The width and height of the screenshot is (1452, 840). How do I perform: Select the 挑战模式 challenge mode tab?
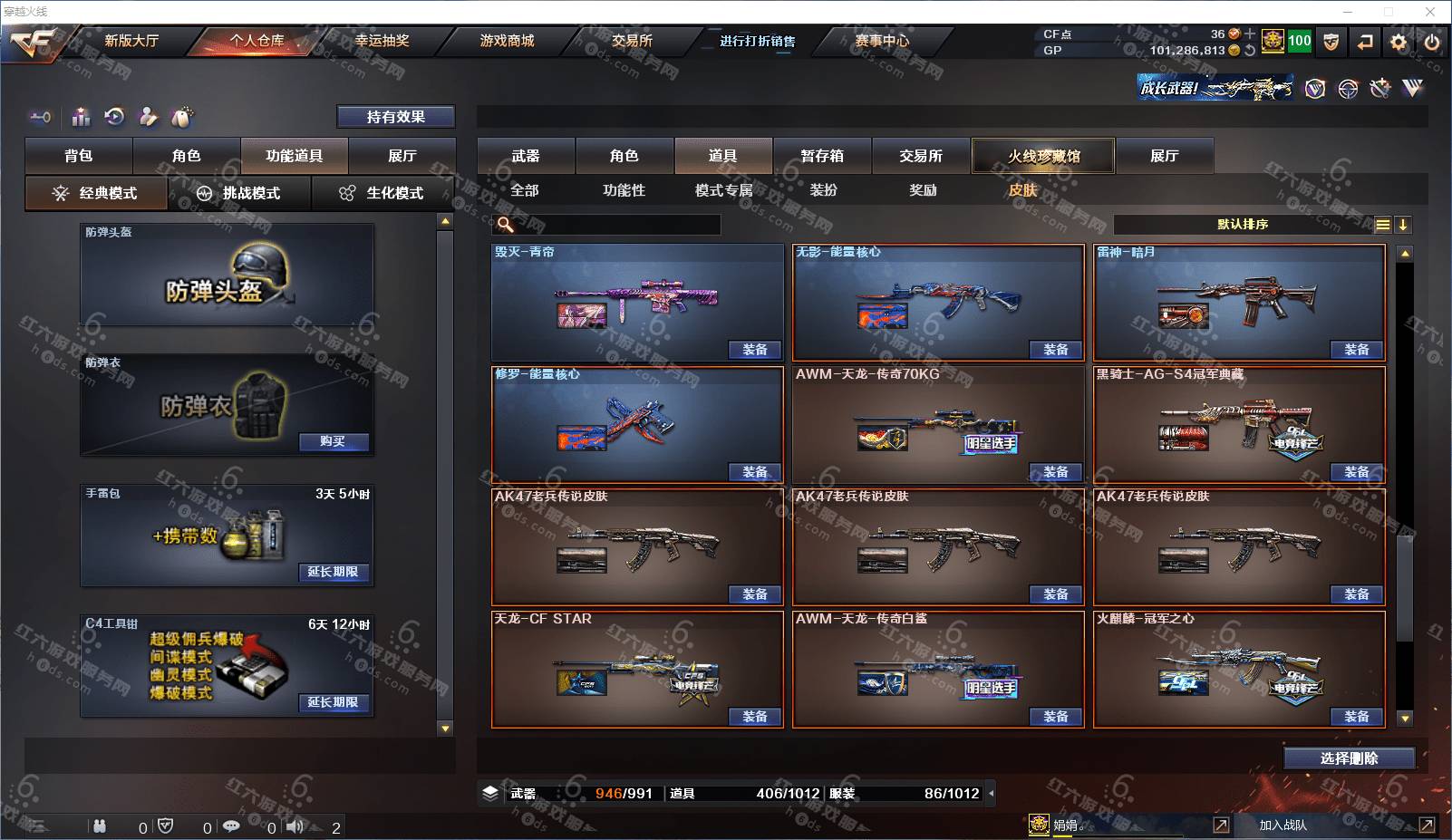point(239,193)
